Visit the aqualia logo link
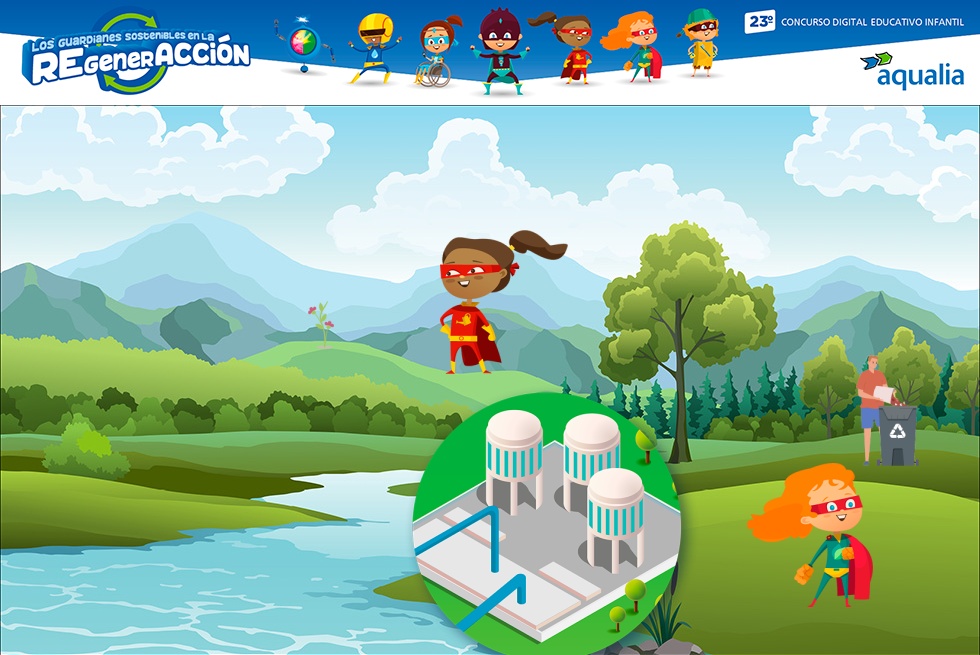This screenshot has height=655, width=980. tap(911, 70)
